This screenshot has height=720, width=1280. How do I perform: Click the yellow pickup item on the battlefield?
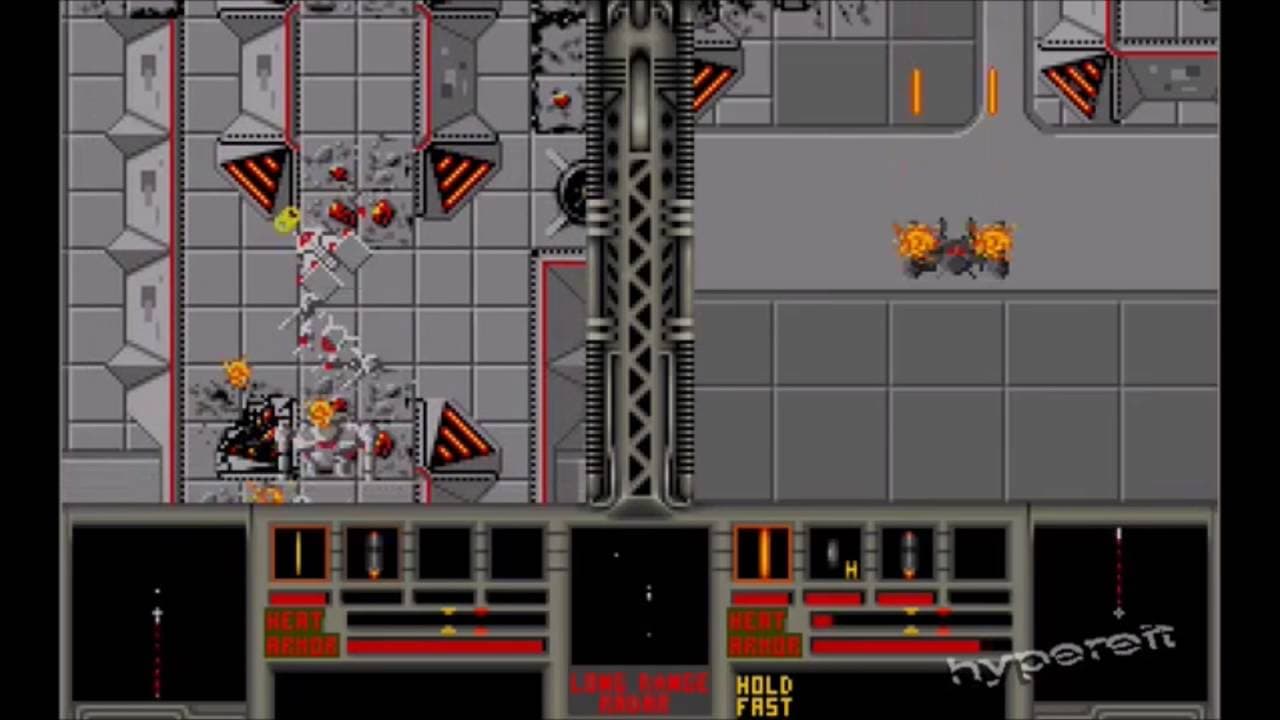283,222
